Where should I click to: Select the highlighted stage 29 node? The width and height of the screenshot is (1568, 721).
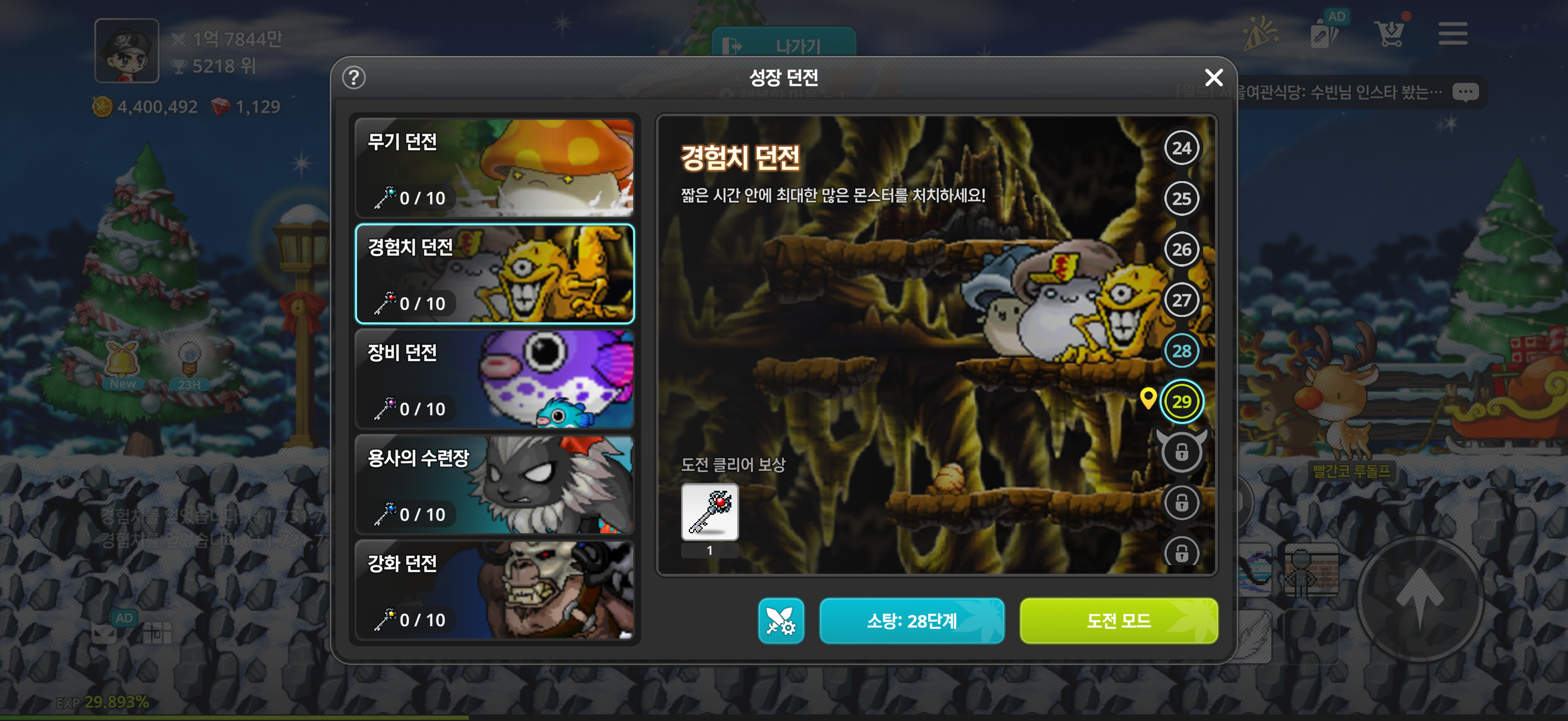tap(1181, 401)
